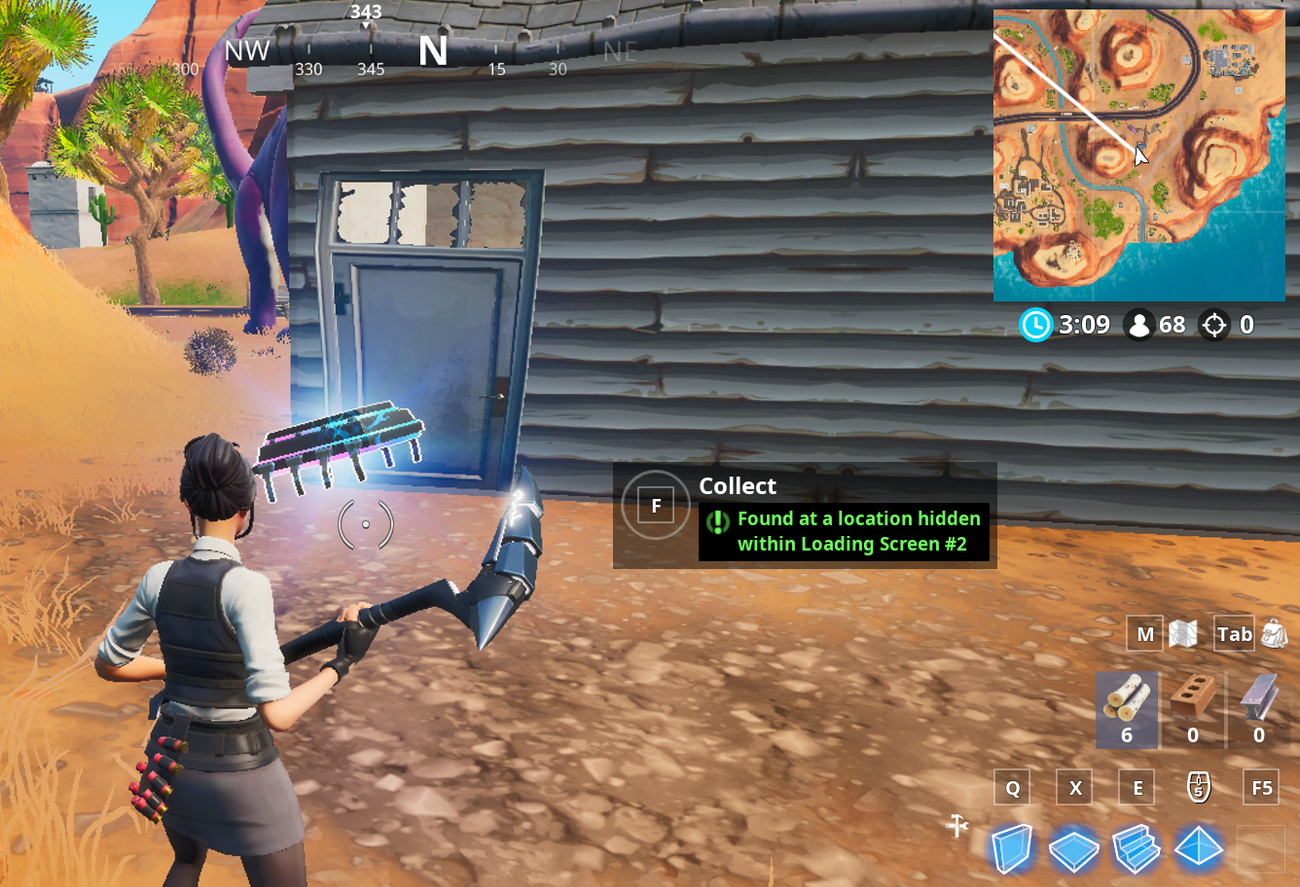Image resolution: width=1300 pixels, height=887 pixels.
Task: Click the blue match timer clock icon
Action: [x=1037, y=324]
